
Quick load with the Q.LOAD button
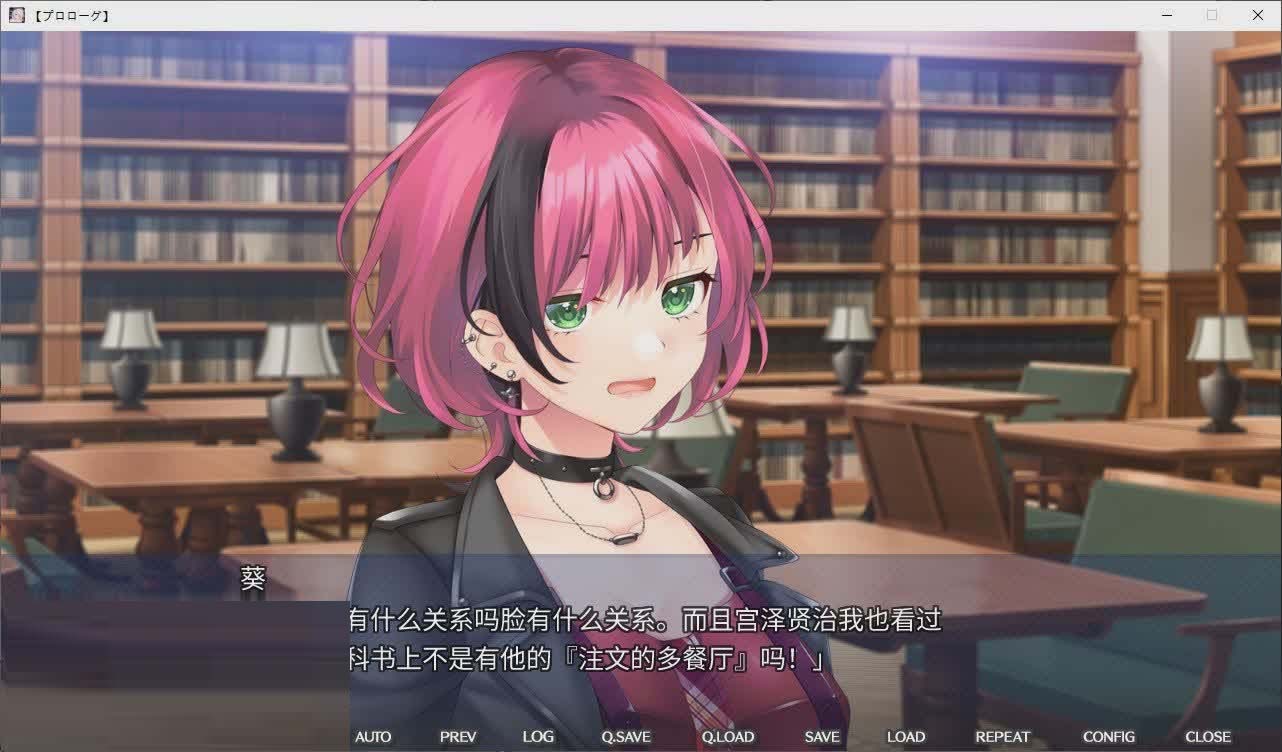[726, 736]
